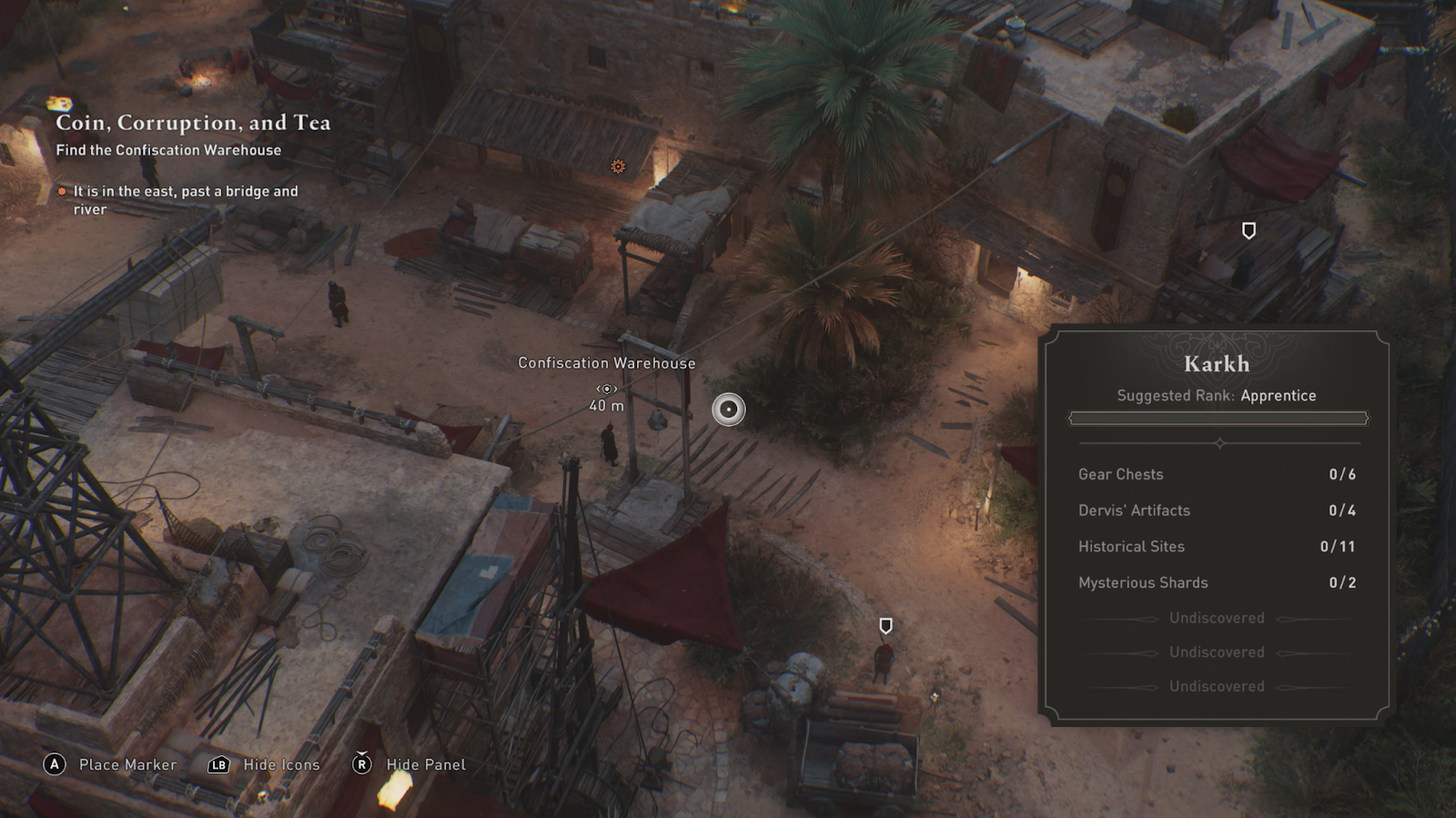
Task: Pick the Historical Sites row
Action: click(x=1217, y=547)
